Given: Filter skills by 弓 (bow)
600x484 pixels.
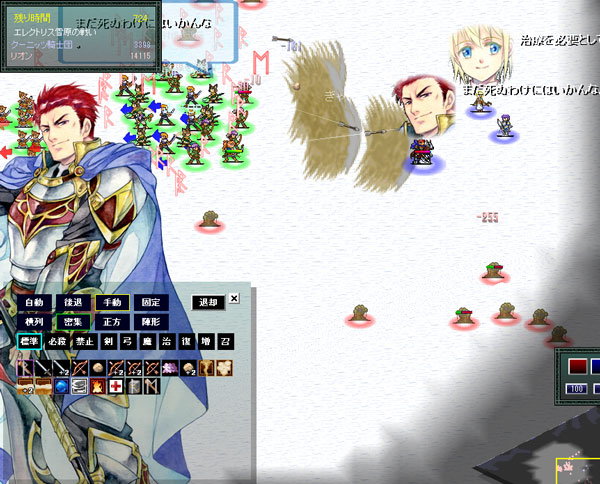Looking at the screenshot, I should [x=127, y=342].
